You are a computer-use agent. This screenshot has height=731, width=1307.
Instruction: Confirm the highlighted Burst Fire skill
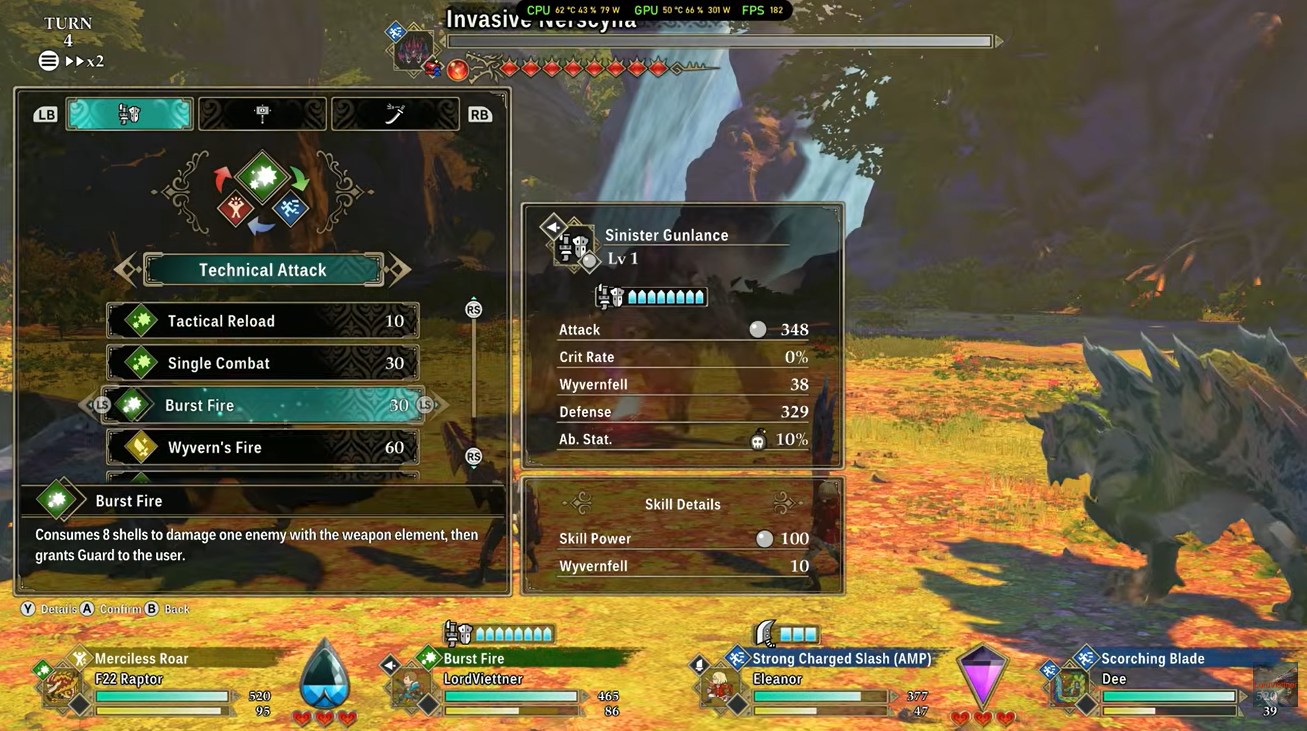(262, 405)
